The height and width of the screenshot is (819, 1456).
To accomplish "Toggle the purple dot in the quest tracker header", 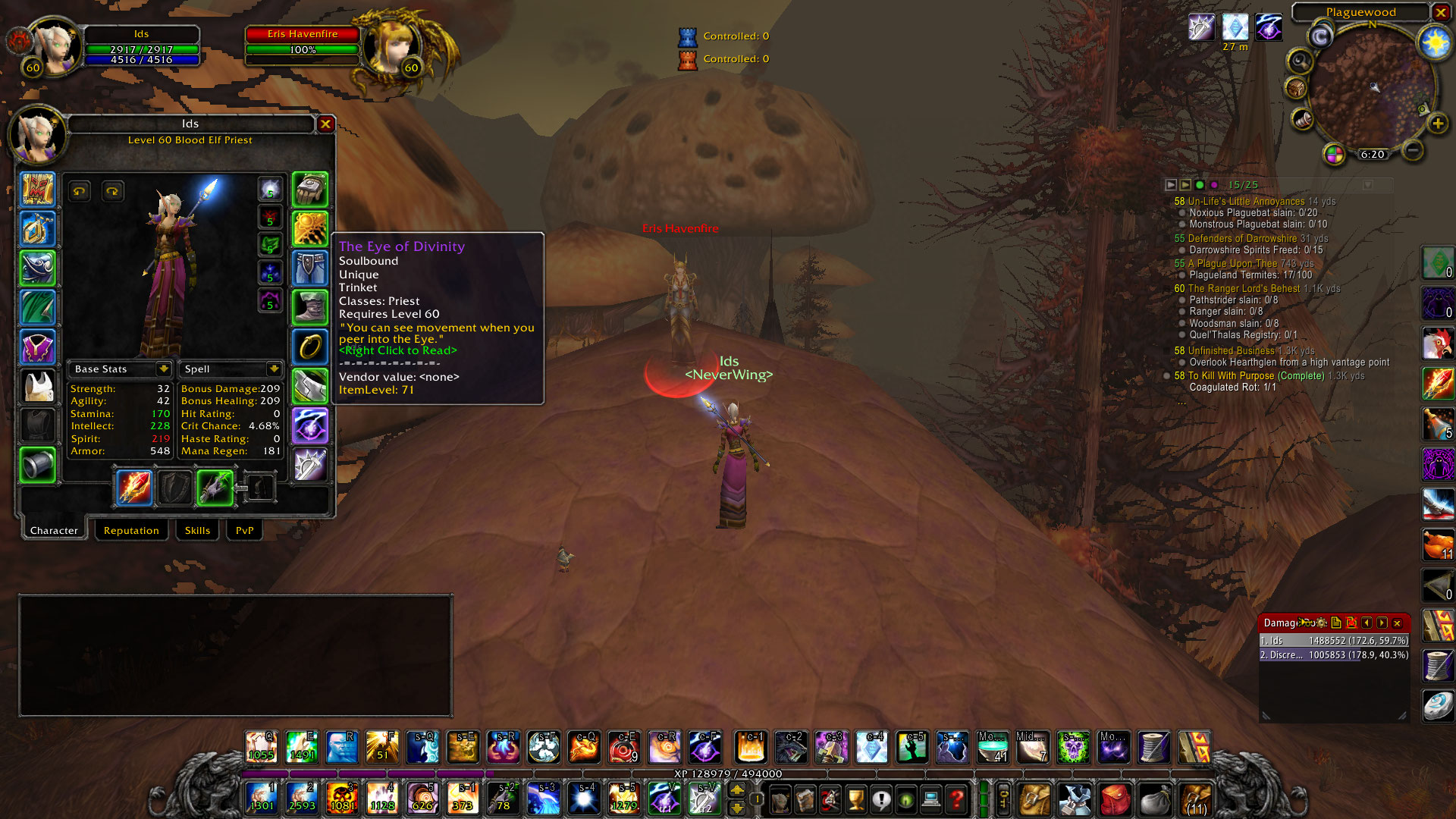I will click(1215, 184).
